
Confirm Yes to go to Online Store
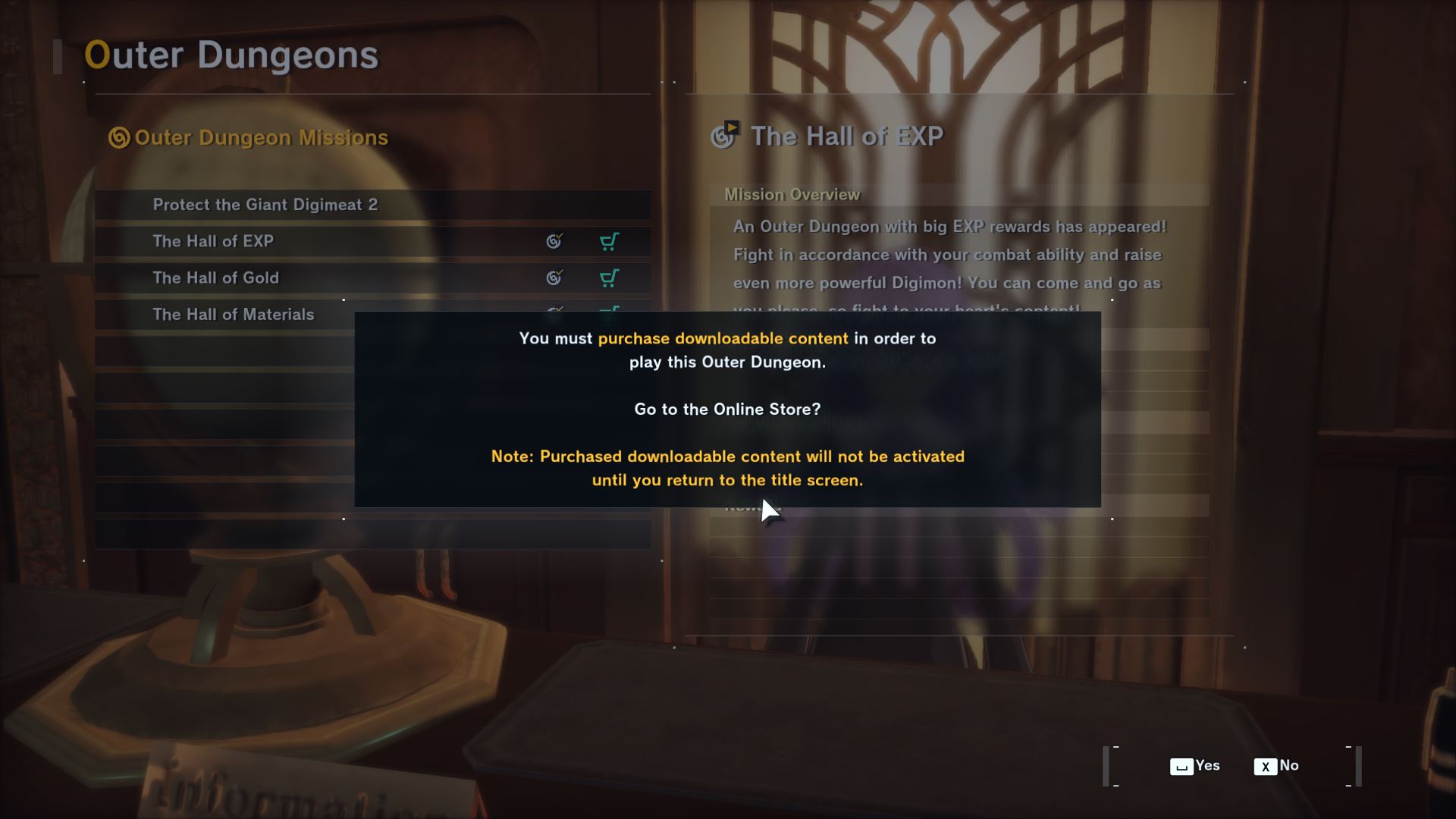click(x=1195, y=766)
